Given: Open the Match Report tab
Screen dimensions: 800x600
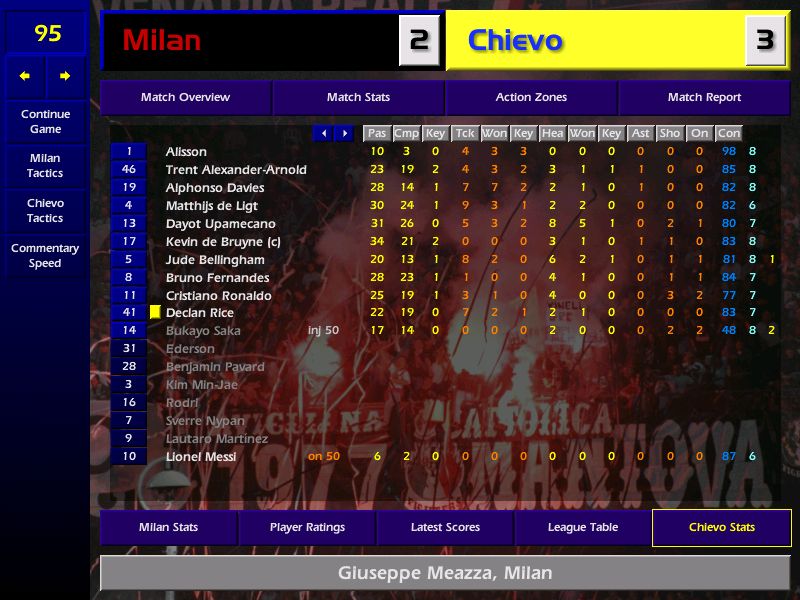Looking at the screenshot, I should [x=704, y=97].
